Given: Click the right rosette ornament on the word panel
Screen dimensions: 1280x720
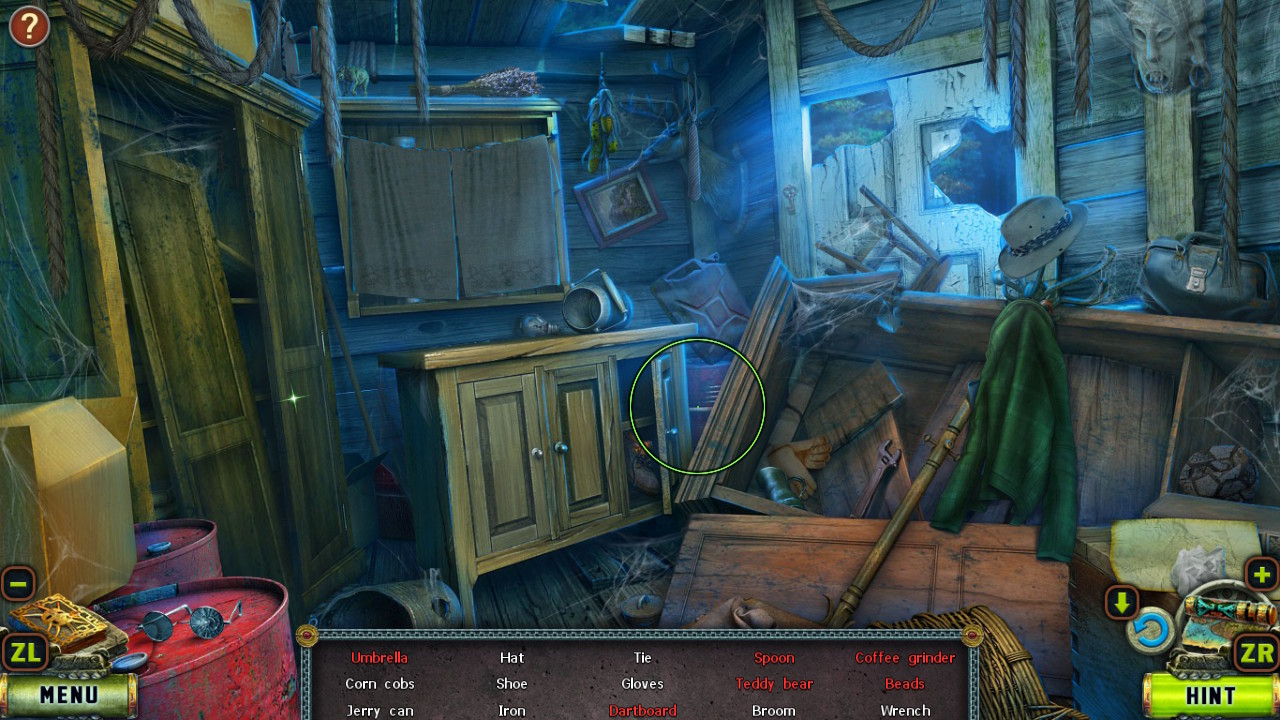Looking at the screenshot, I should pos(973,633).
